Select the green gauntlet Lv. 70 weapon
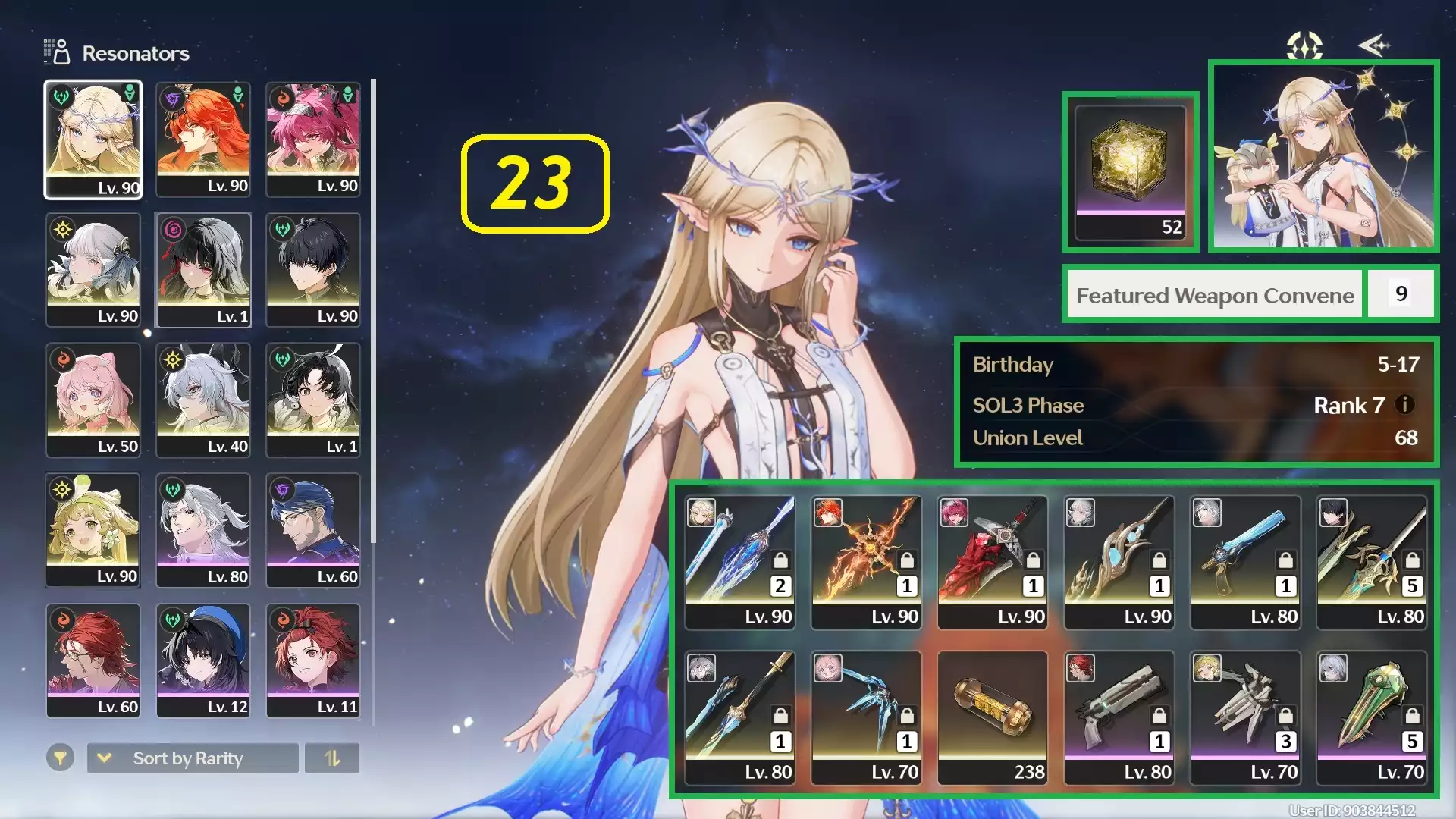Screen dimensions: 1456x819 [x=1372, y=717]
